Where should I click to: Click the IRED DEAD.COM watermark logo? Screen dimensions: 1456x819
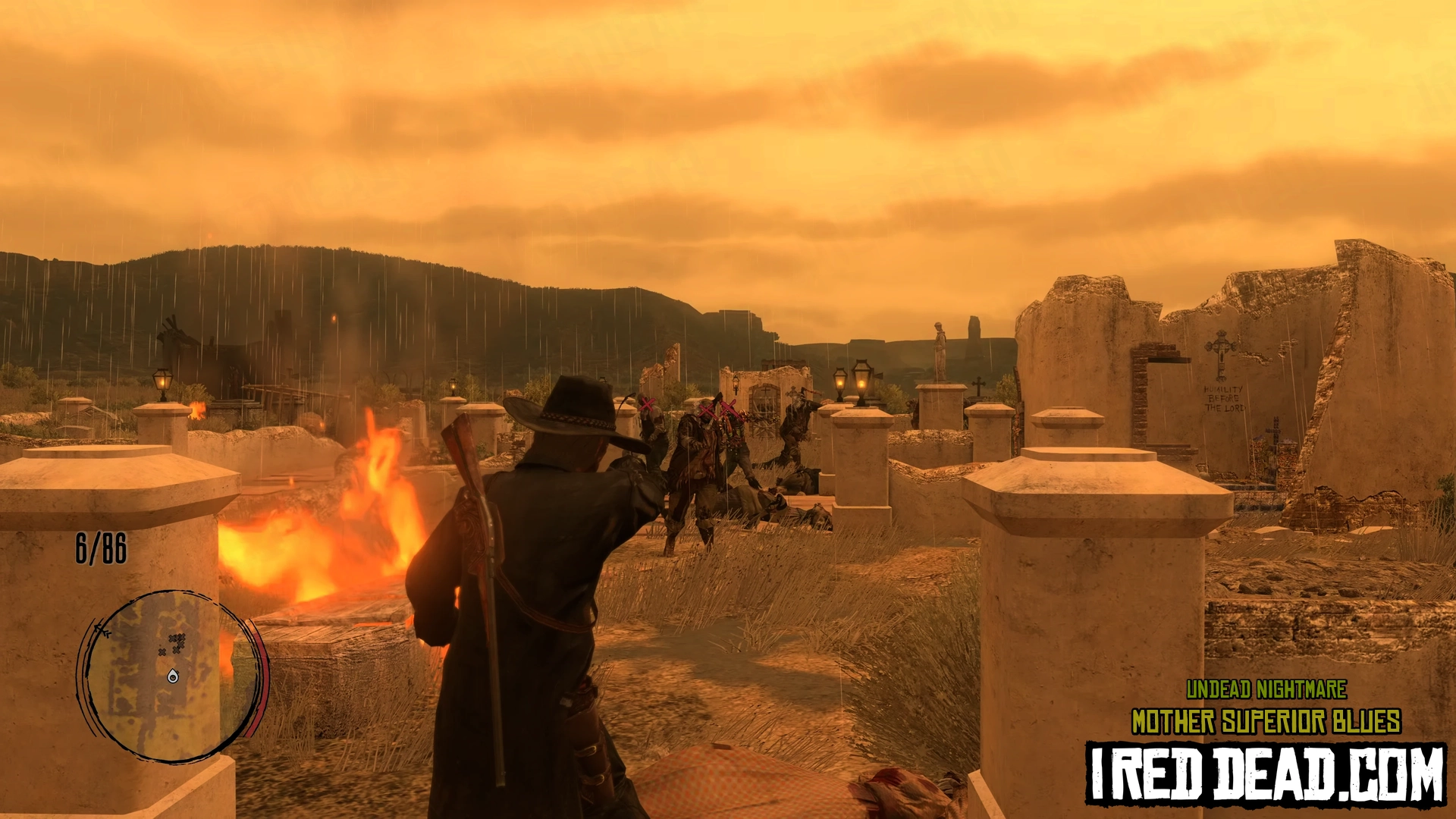[1265, 773]
